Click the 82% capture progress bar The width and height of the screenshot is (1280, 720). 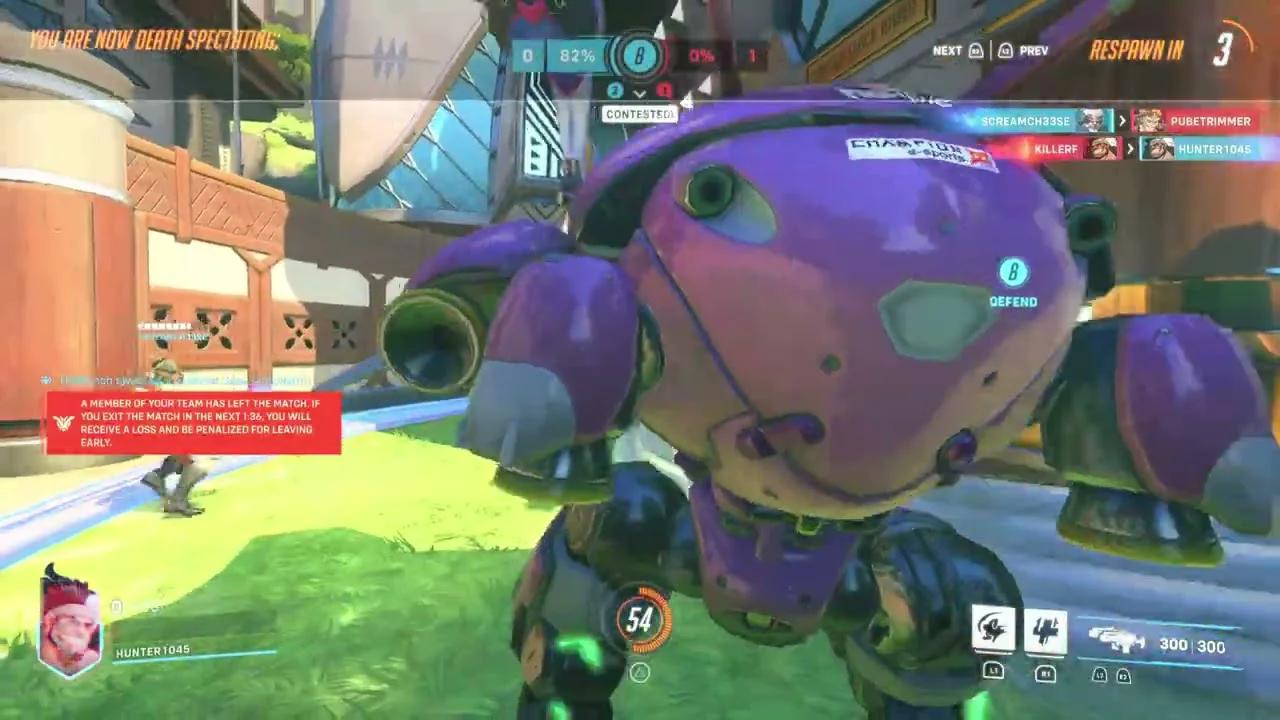[x=577, y=56]
